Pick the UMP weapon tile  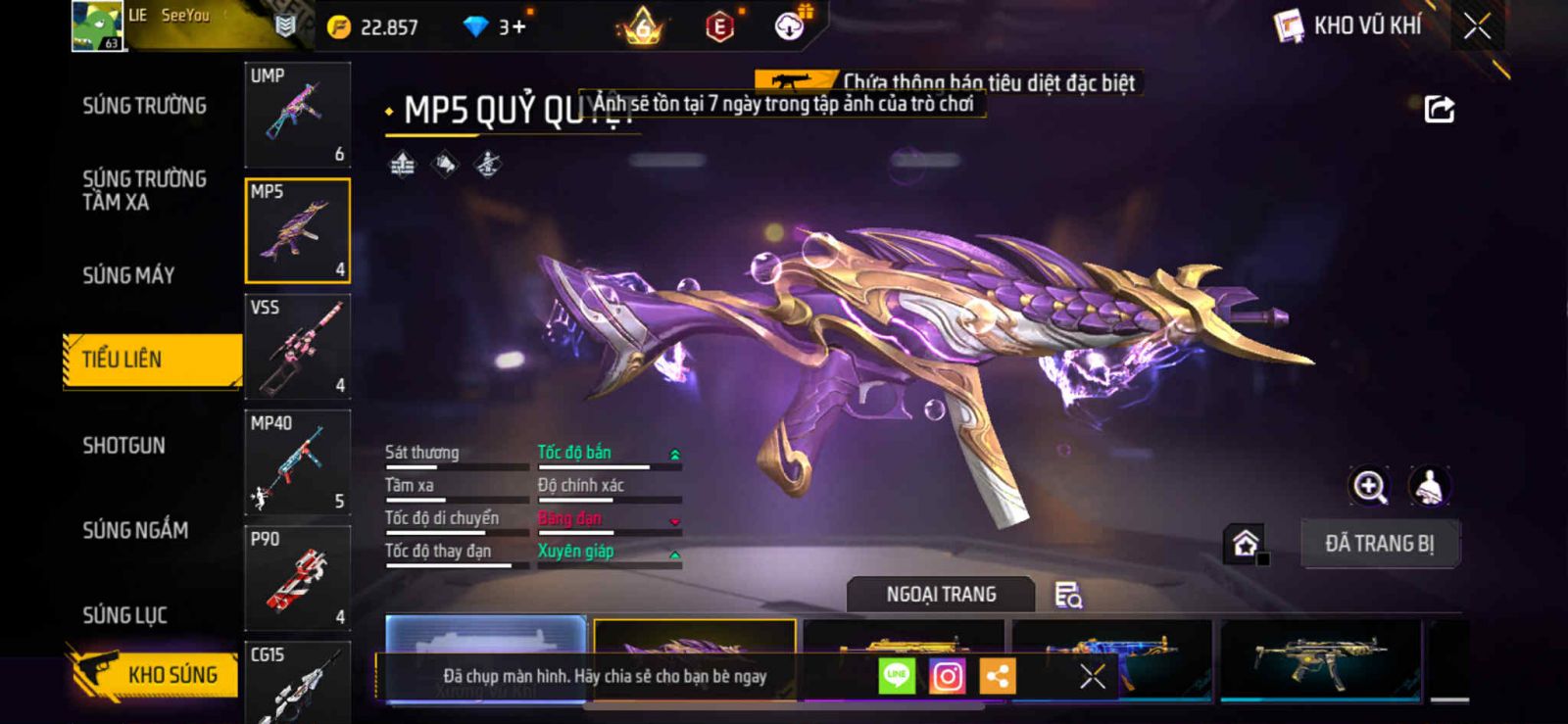[x=298, y=115]
